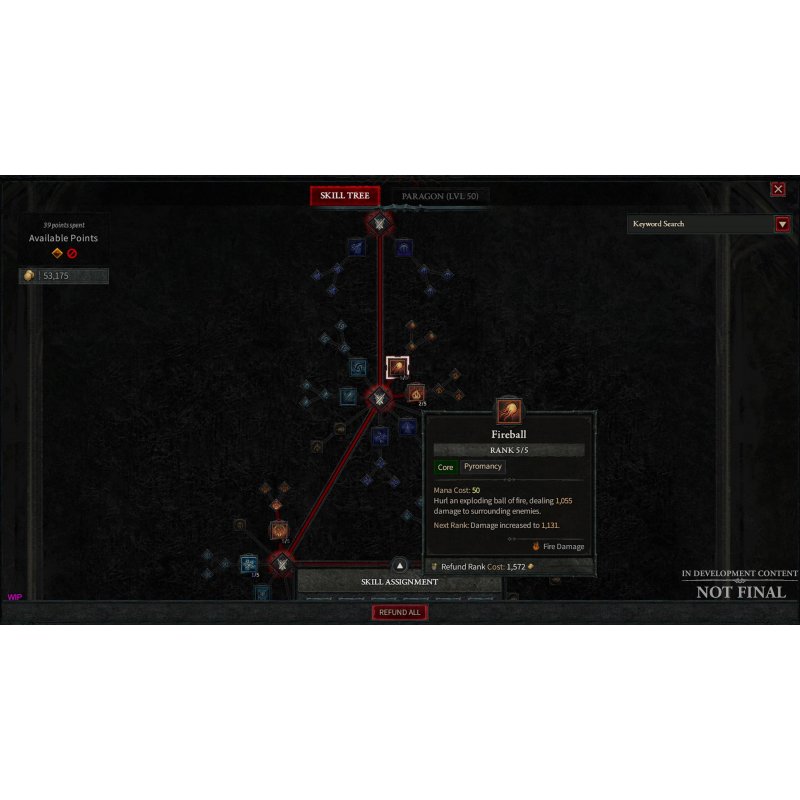Switch to the Skill Tree tab

345,196
